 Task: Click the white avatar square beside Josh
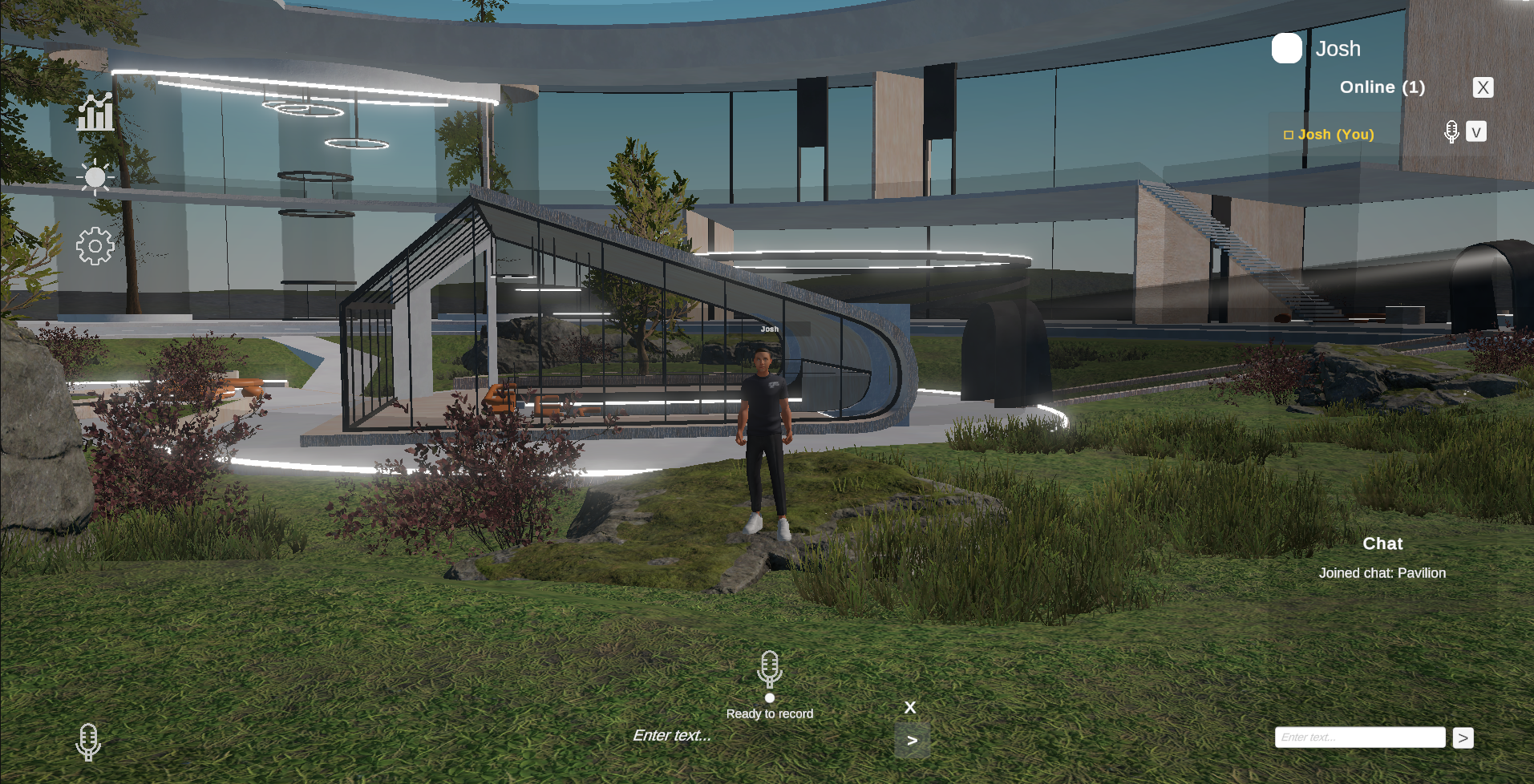click(x=1286, y=48)
